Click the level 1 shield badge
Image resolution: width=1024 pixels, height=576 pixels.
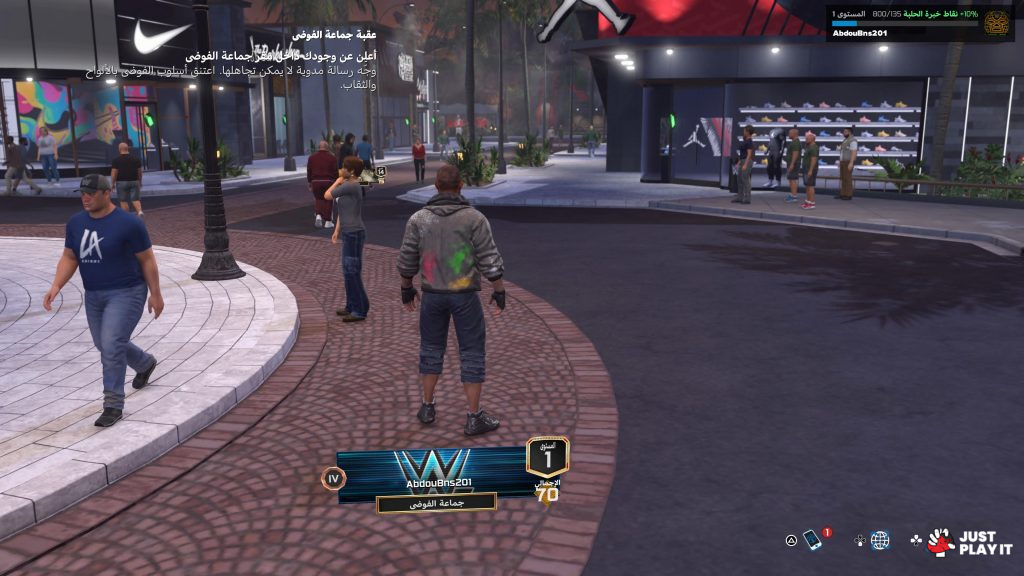(547, 456)
